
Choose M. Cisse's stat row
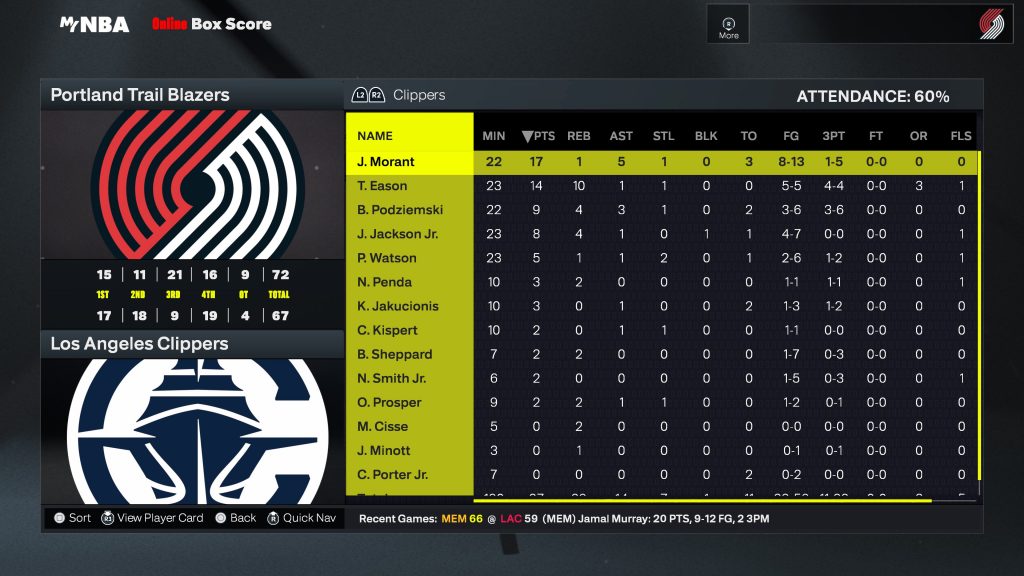[383, 426]
